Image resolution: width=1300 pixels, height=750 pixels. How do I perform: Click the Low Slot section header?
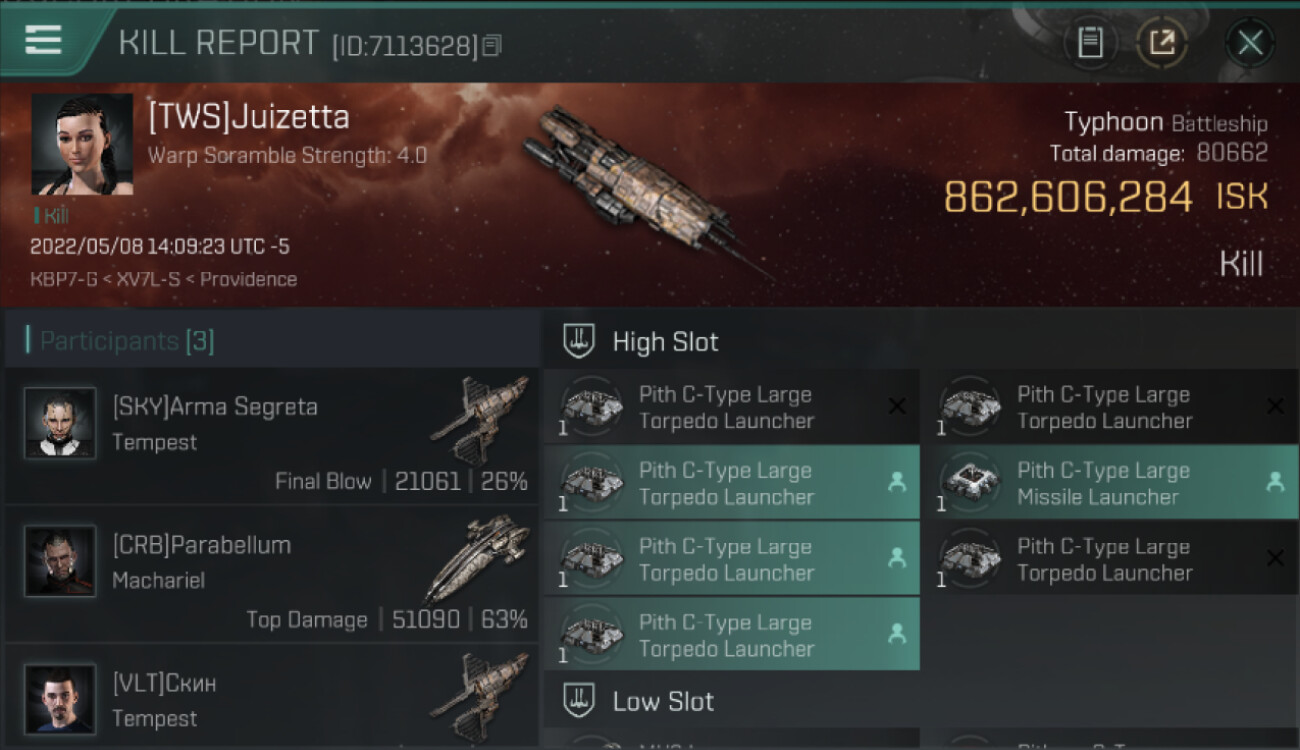point(663,702)
